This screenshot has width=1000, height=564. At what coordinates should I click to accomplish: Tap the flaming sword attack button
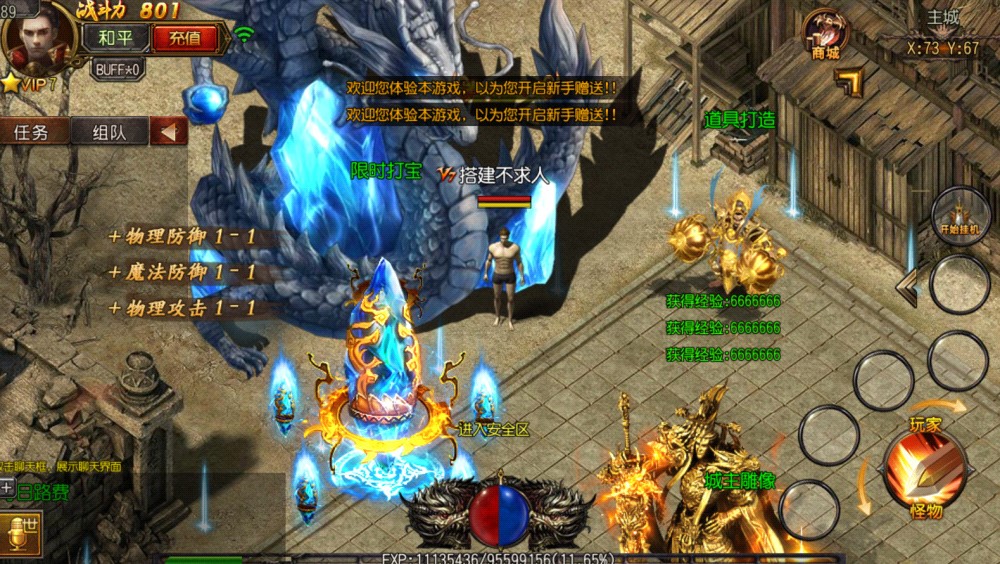[x=923, y=470]
